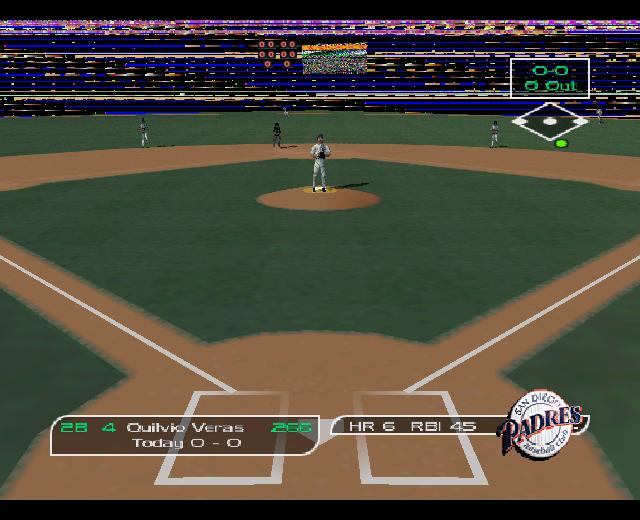The image size is (640, 520).
Task: Select the San Diego Padres team logo
Action: [x=547, y=417]
